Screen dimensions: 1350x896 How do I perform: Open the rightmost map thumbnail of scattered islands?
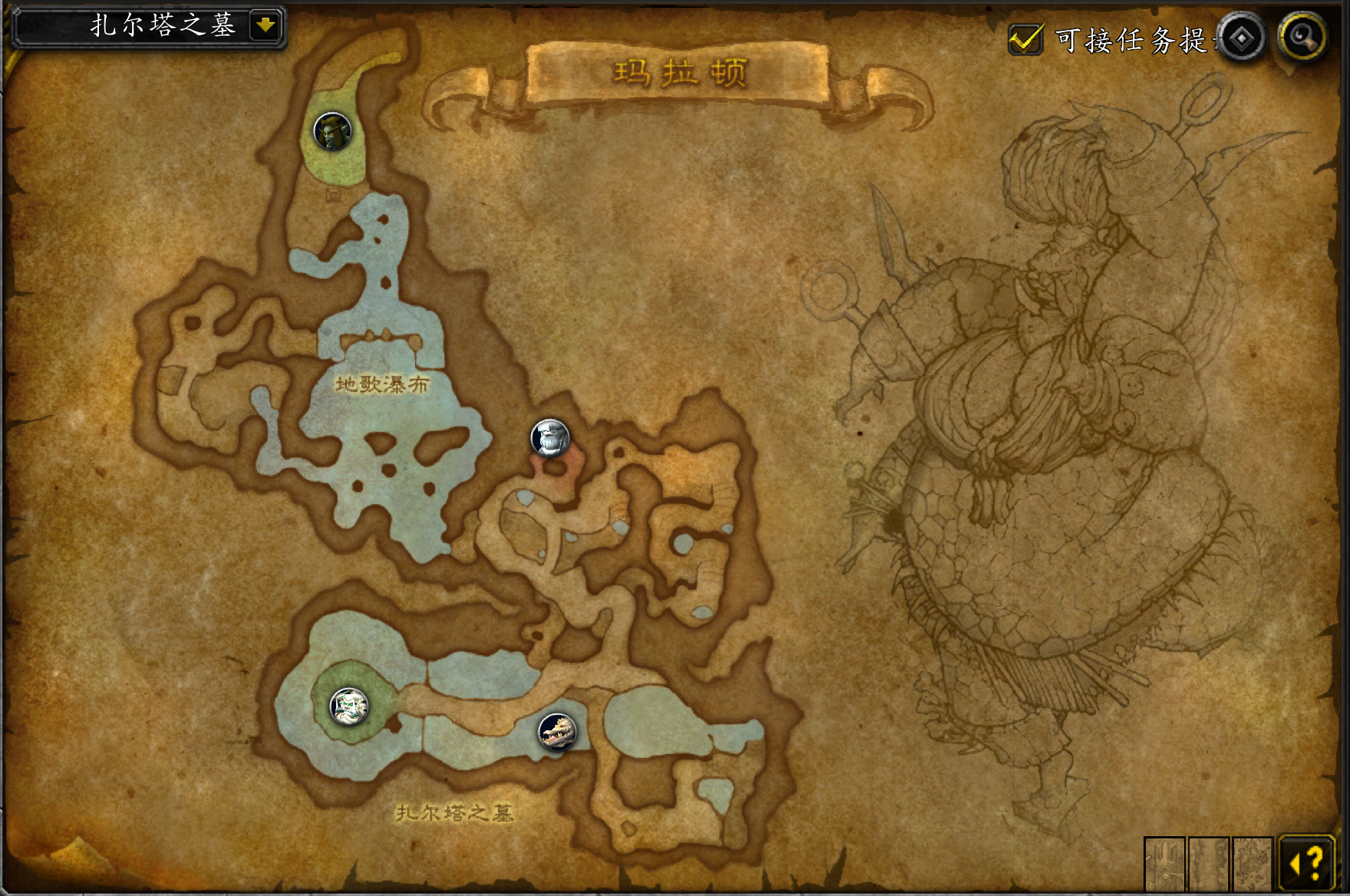(x=1253, y=863)
